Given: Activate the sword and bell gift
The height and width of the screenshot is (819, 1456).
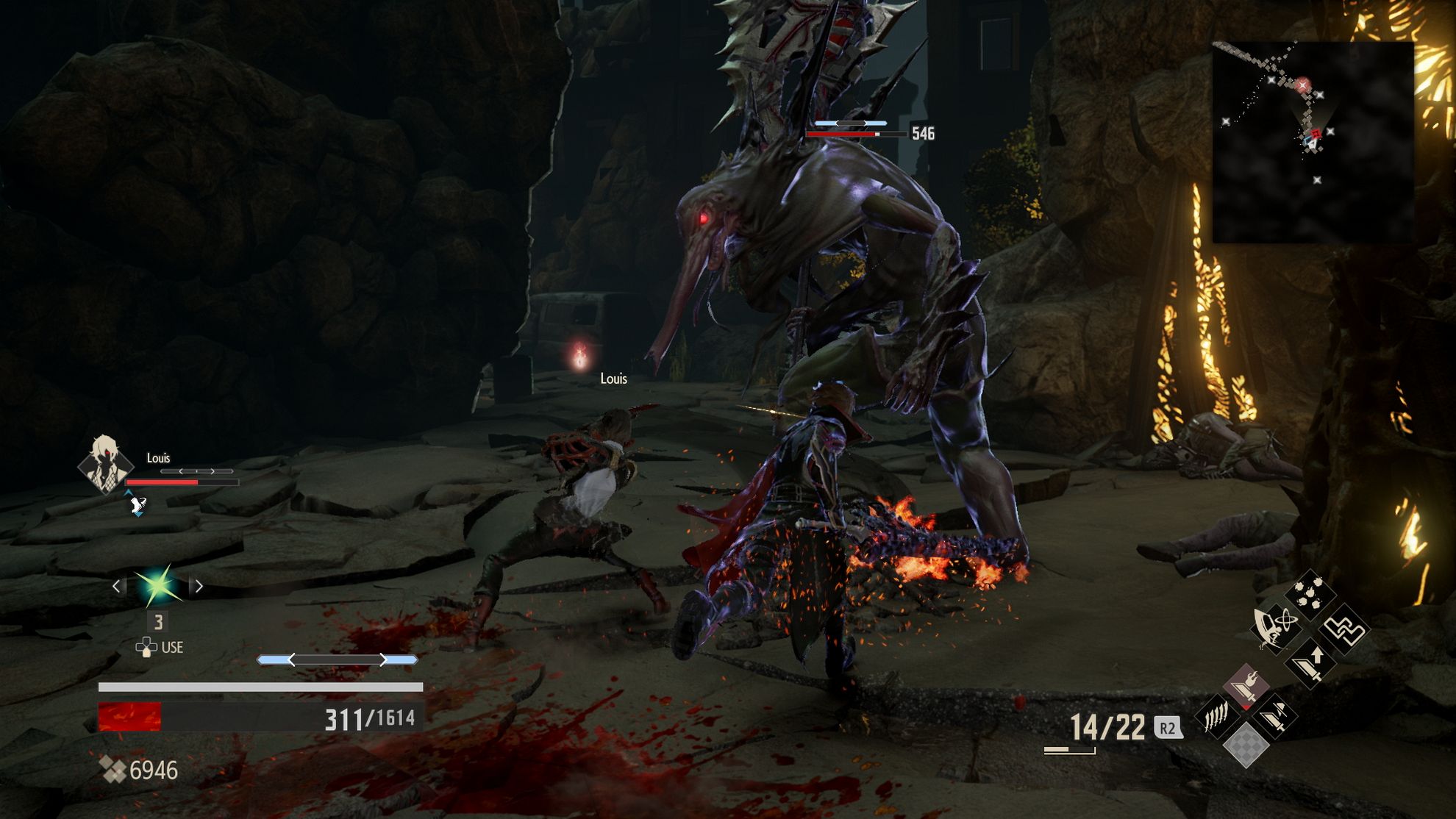Looking at the screenshot, I should tap(1276, 715).
